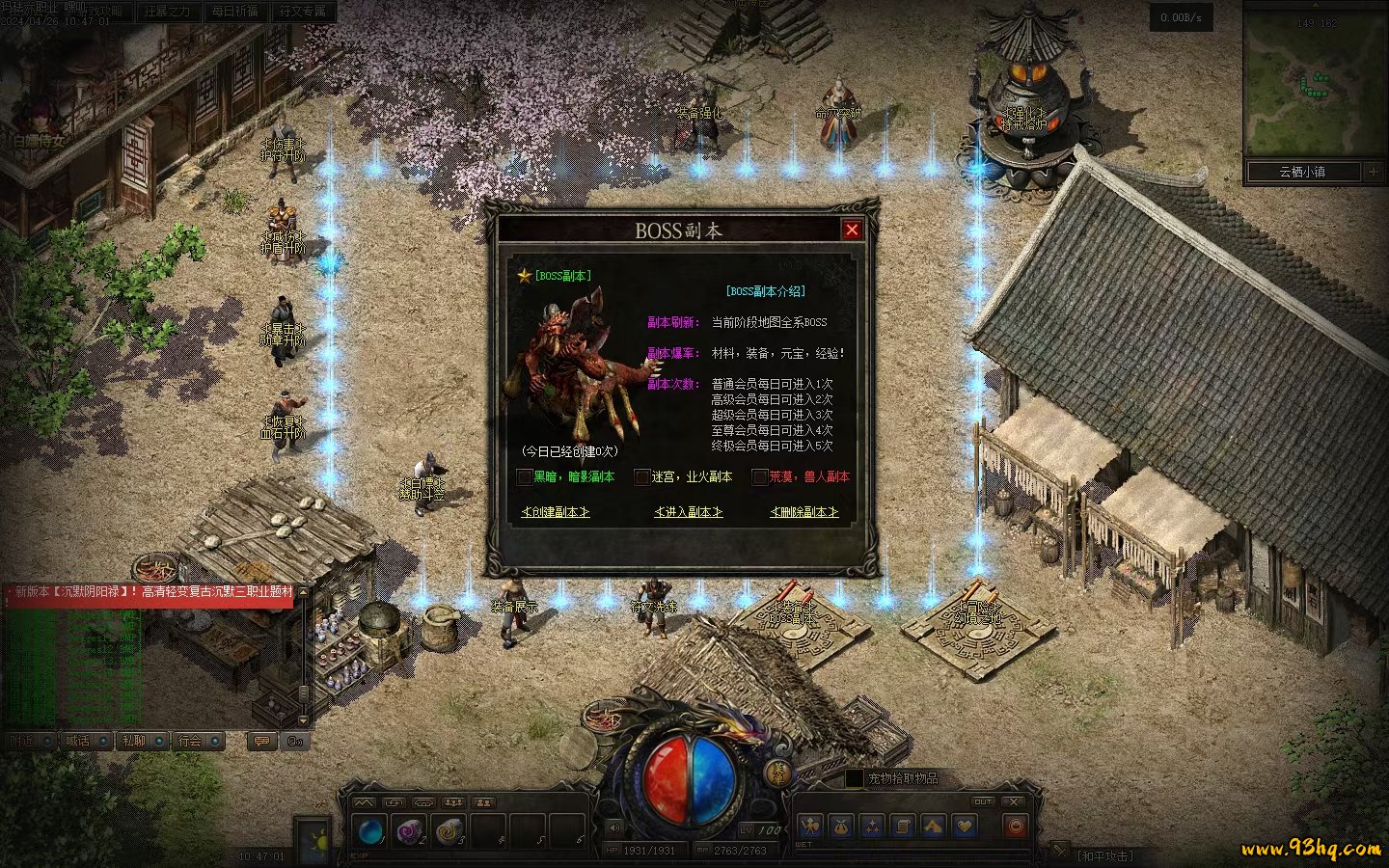Use the purple swirl scroll in slot 2
This screenshot has width=1389, height=868.
[408, 830]
